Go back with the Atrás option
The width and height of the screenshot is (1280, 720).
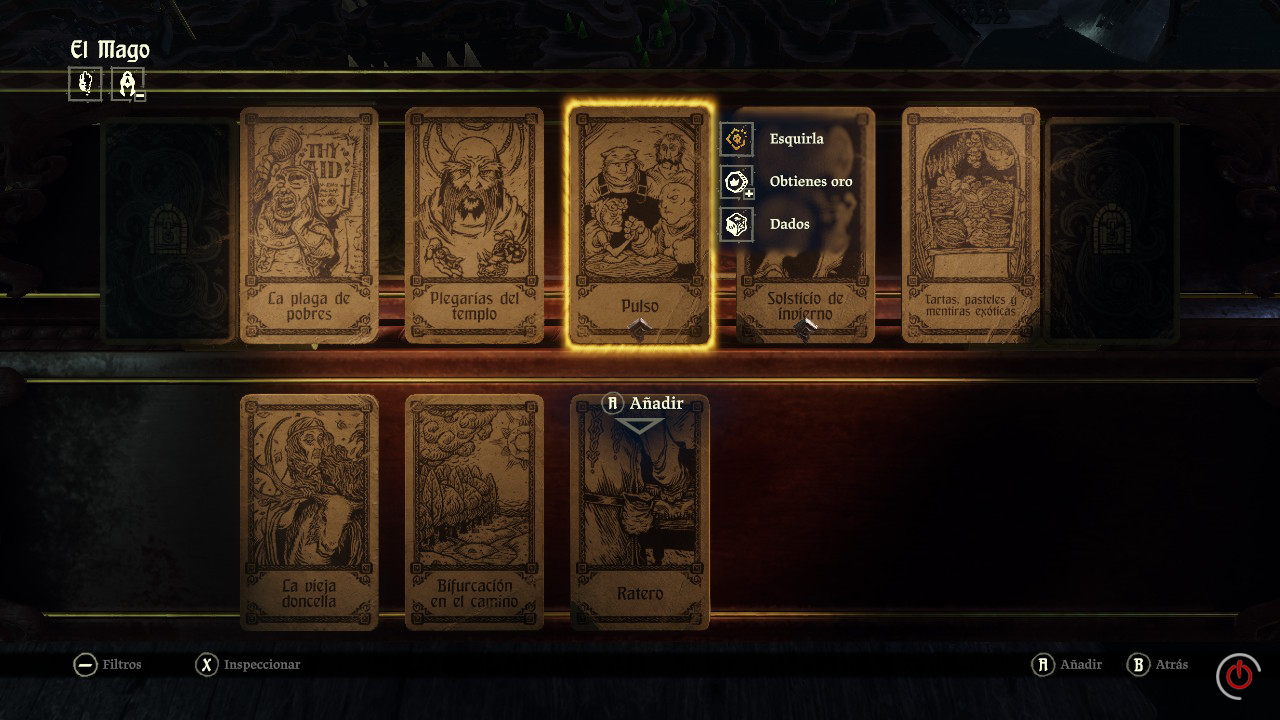(x=1158, y=665)
